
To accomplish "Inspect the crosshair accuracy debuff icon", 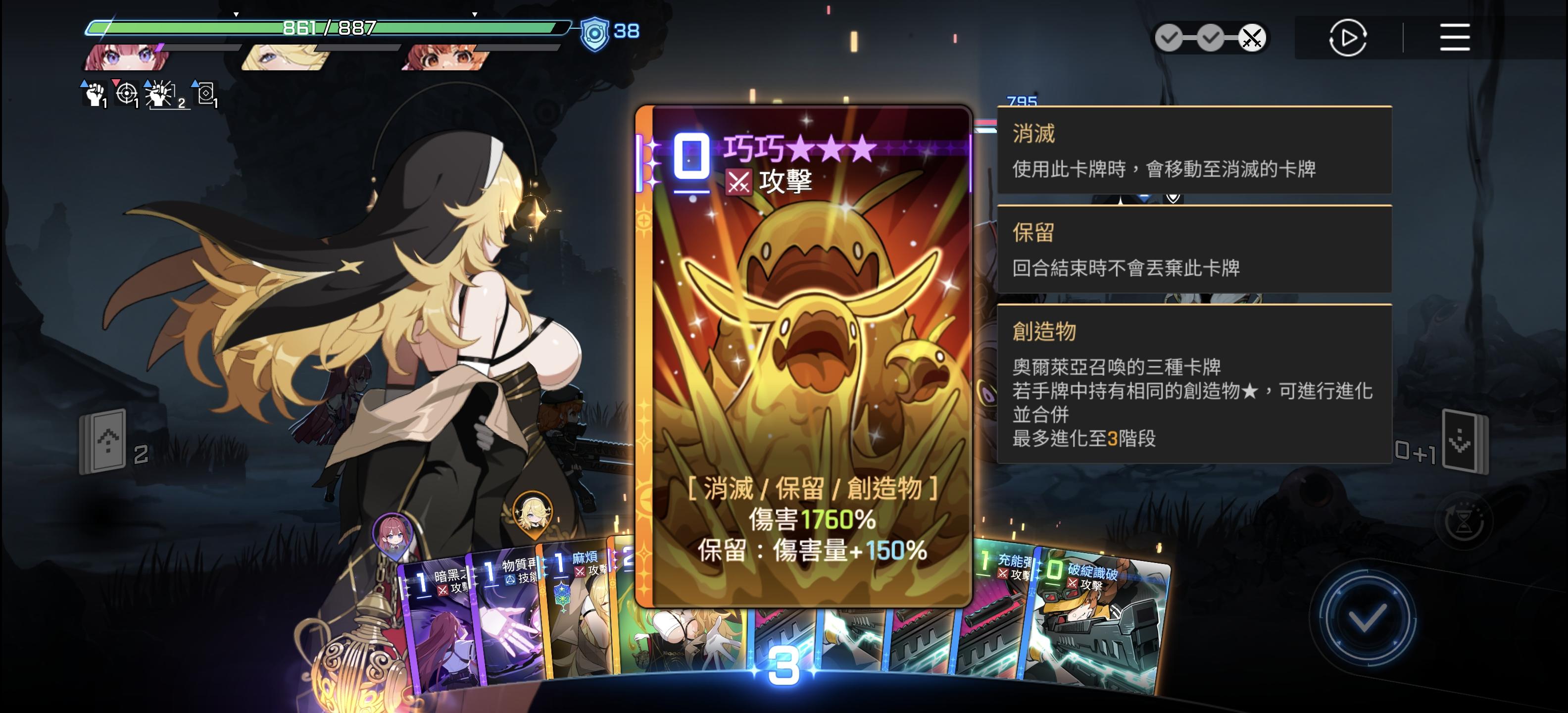I will [130, 95].
